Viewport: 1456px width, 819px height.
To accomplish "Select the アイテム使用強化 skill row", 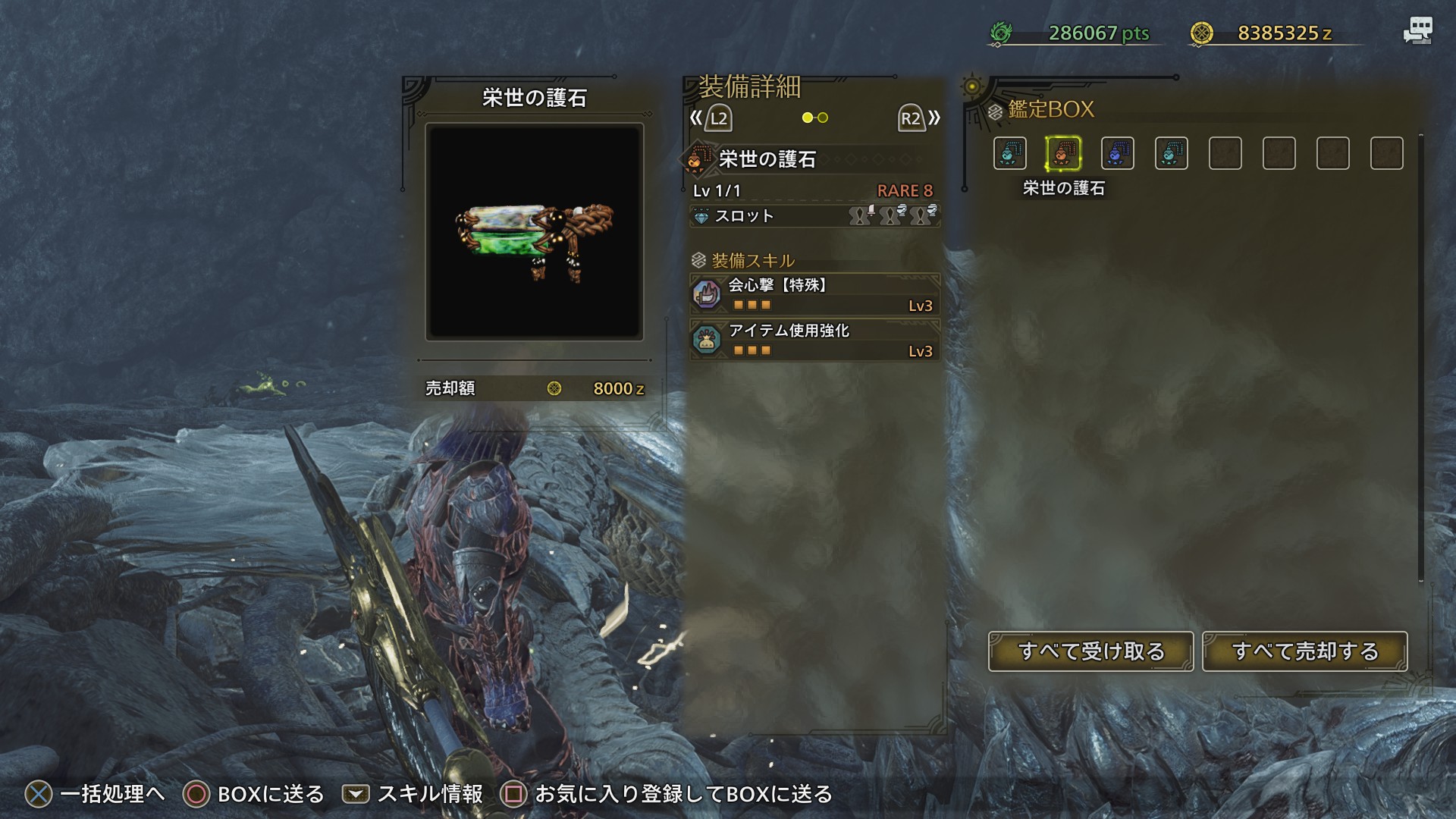I will [x=814, y=340].
